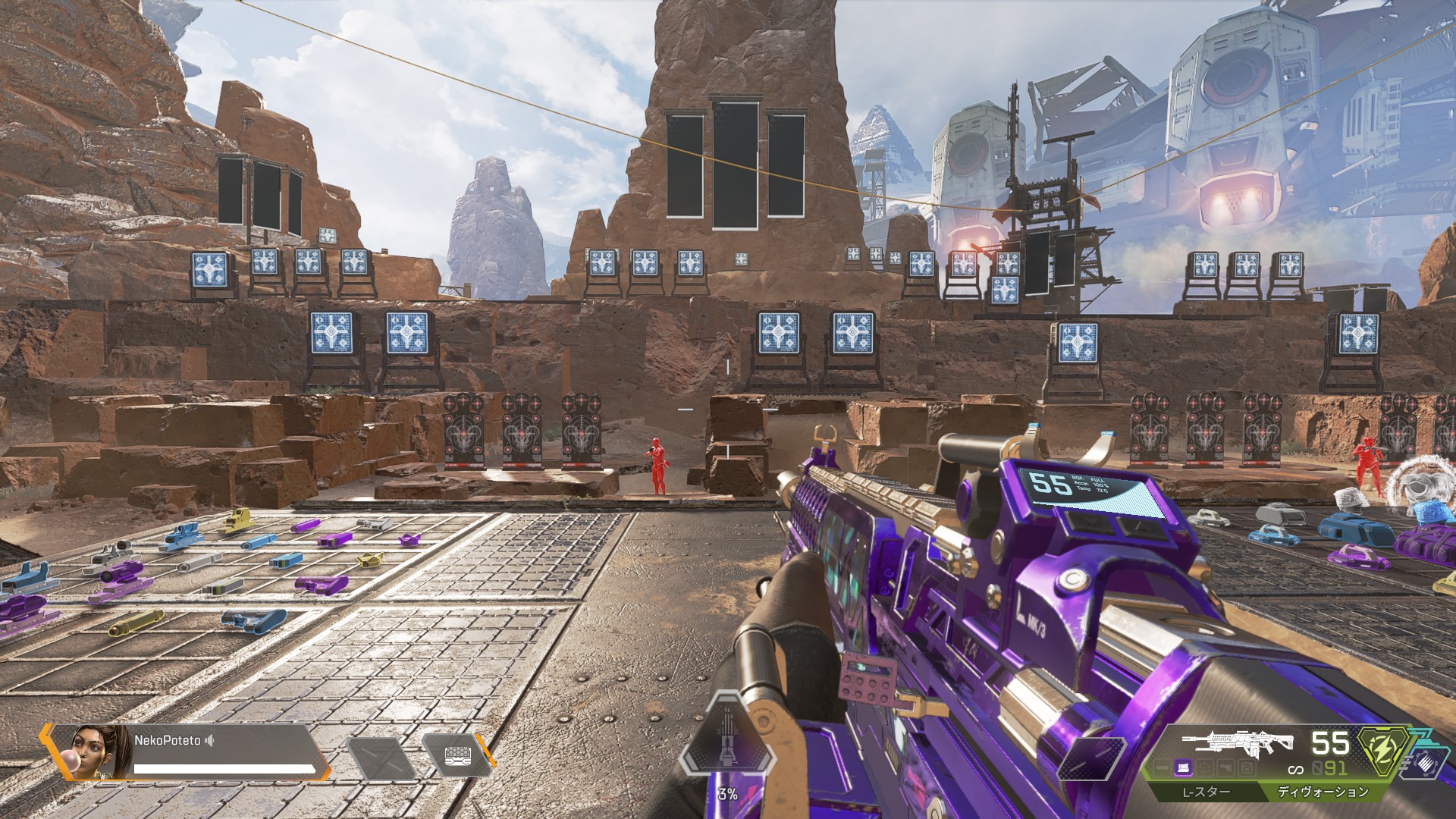Click the empty hop-up attachment slot
This screenshot has height=819, width=1456.
pos(1245,768)
